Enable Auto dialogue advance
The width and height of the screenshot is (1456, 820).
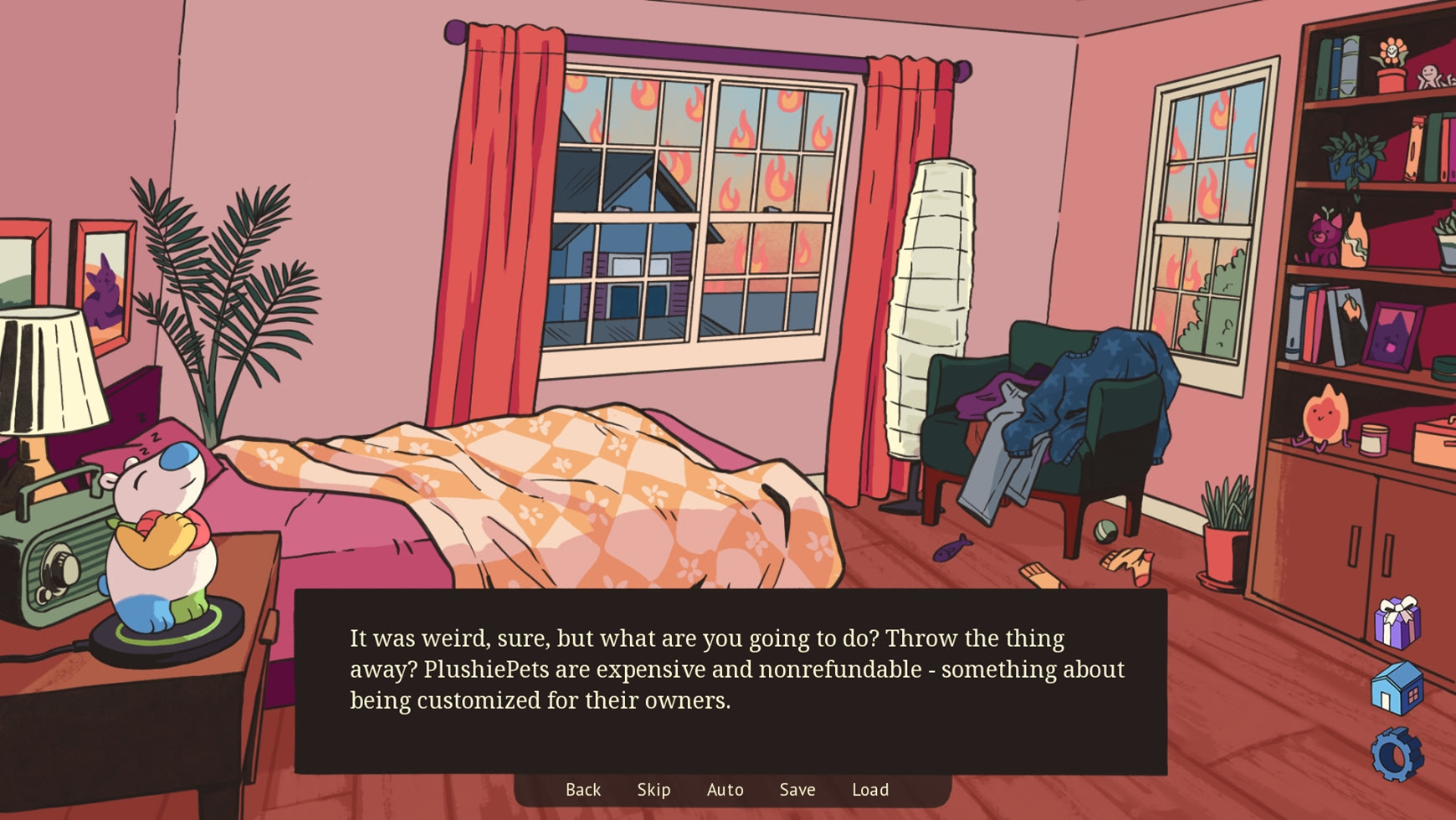coord(725,789)
